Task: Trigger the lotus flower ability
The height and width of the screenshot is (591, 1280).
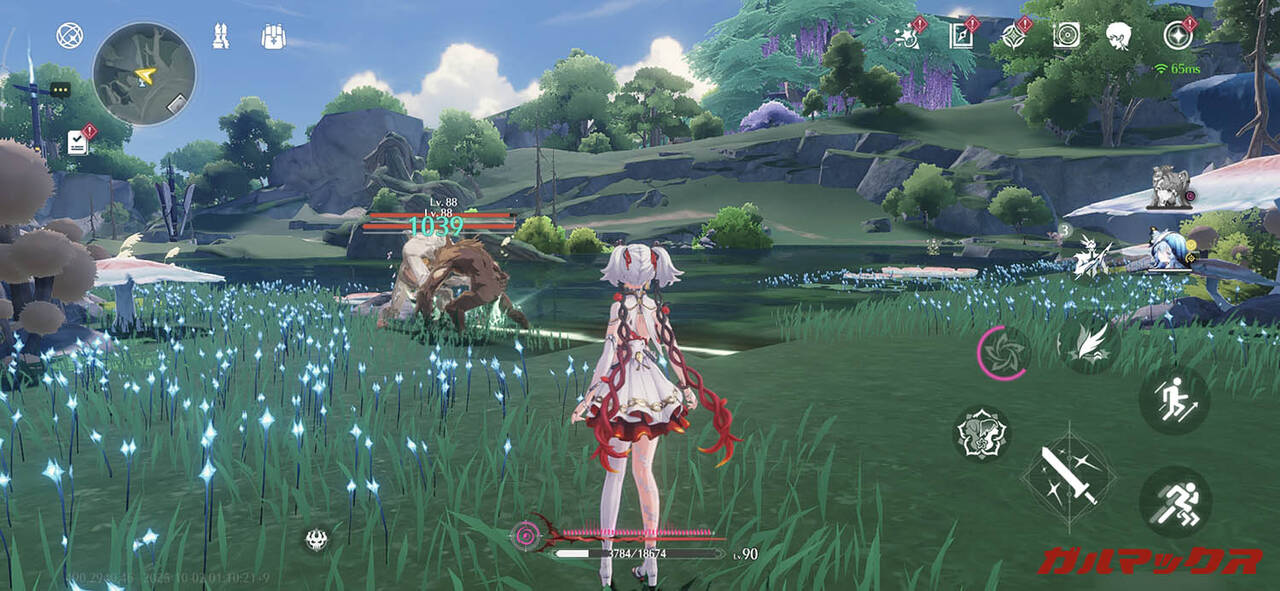Action: point(980,434)
